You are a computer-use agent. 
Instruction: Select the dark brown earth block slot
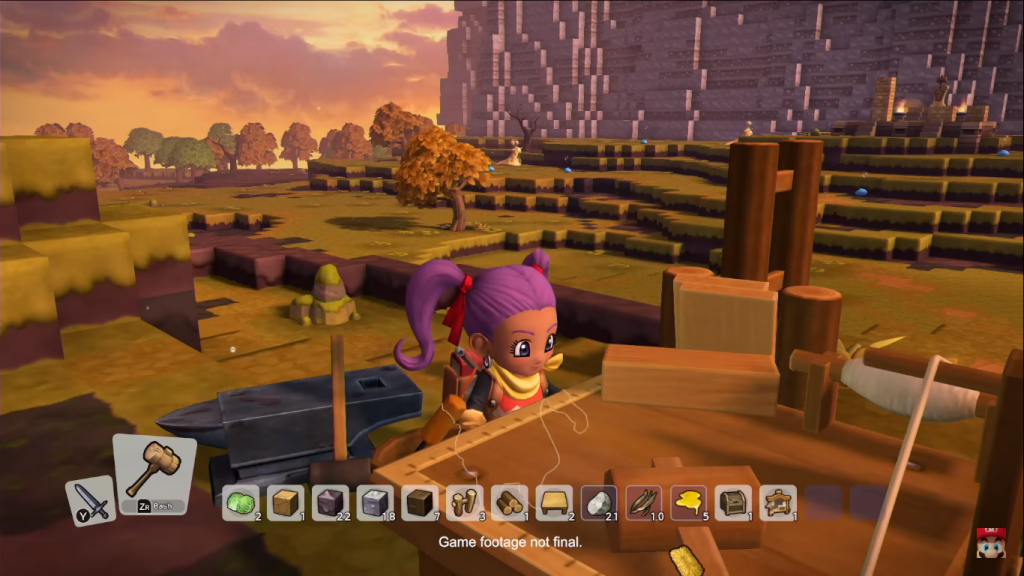click(420, 503)
